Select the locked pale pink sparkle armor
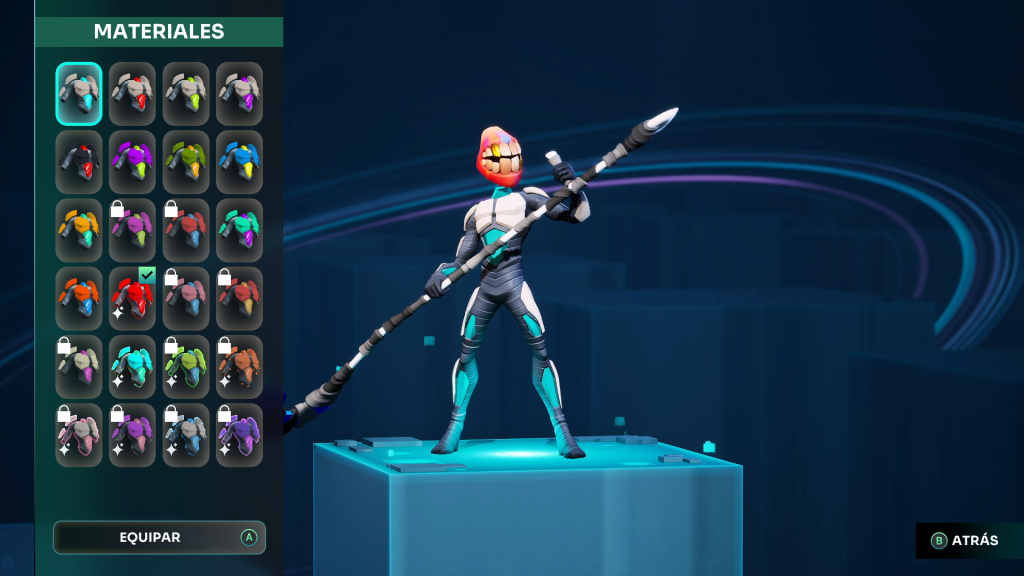 point(79,435)
